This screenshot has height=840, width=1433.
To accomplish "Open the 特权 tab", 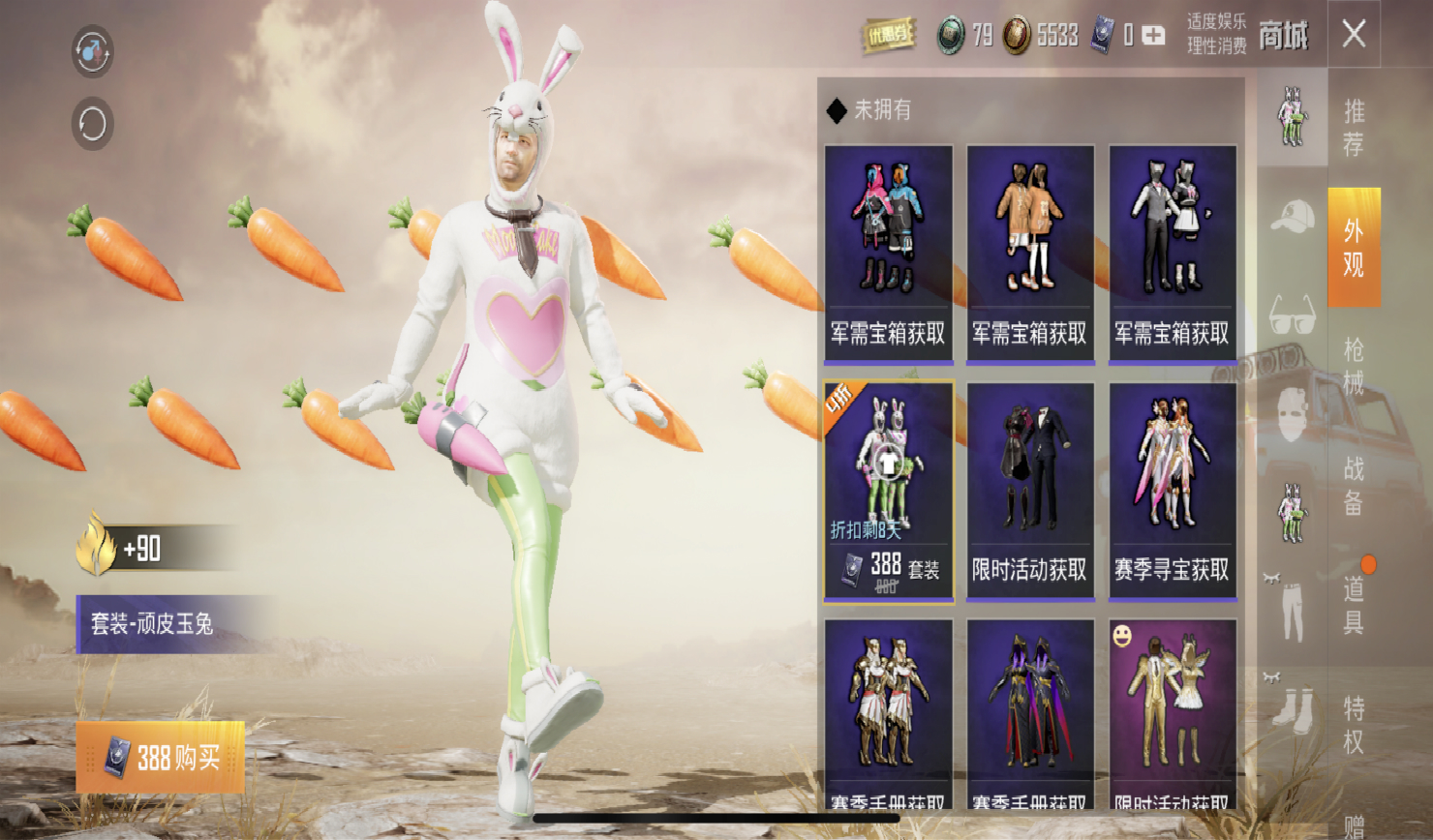I will (1354, 724).
